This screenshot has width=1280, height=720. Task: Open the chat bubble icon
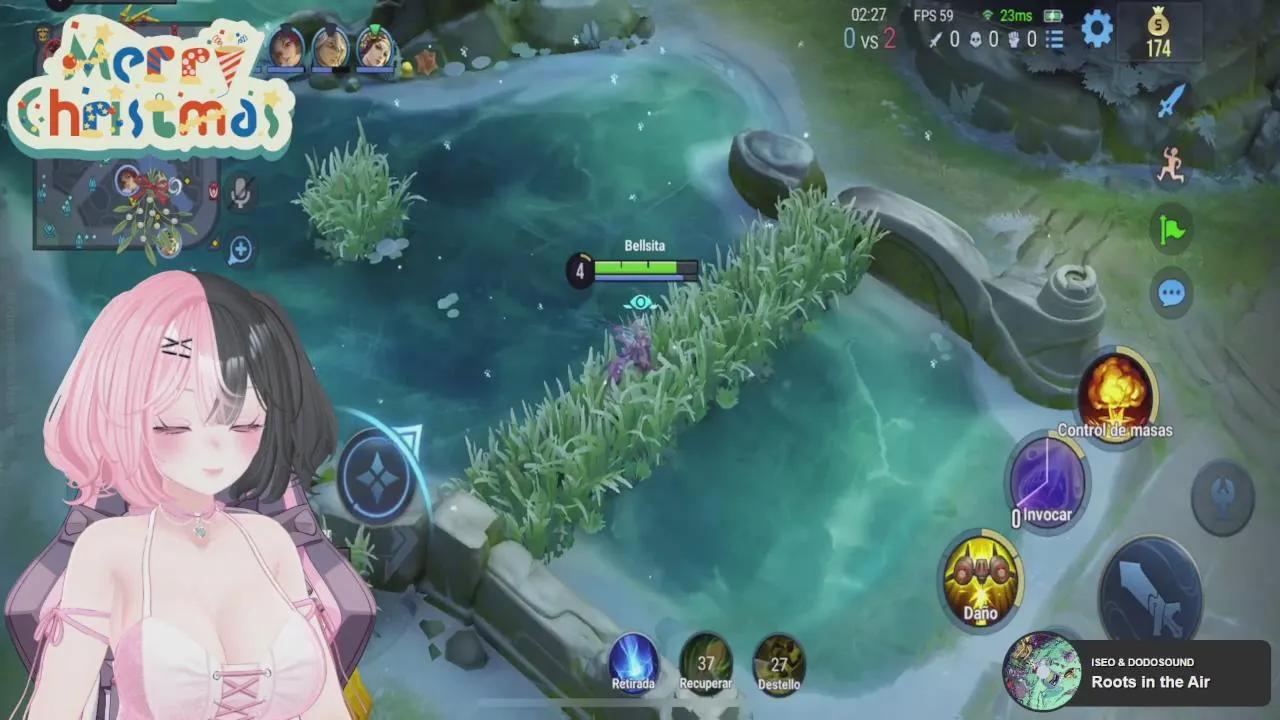(1169, 293)
